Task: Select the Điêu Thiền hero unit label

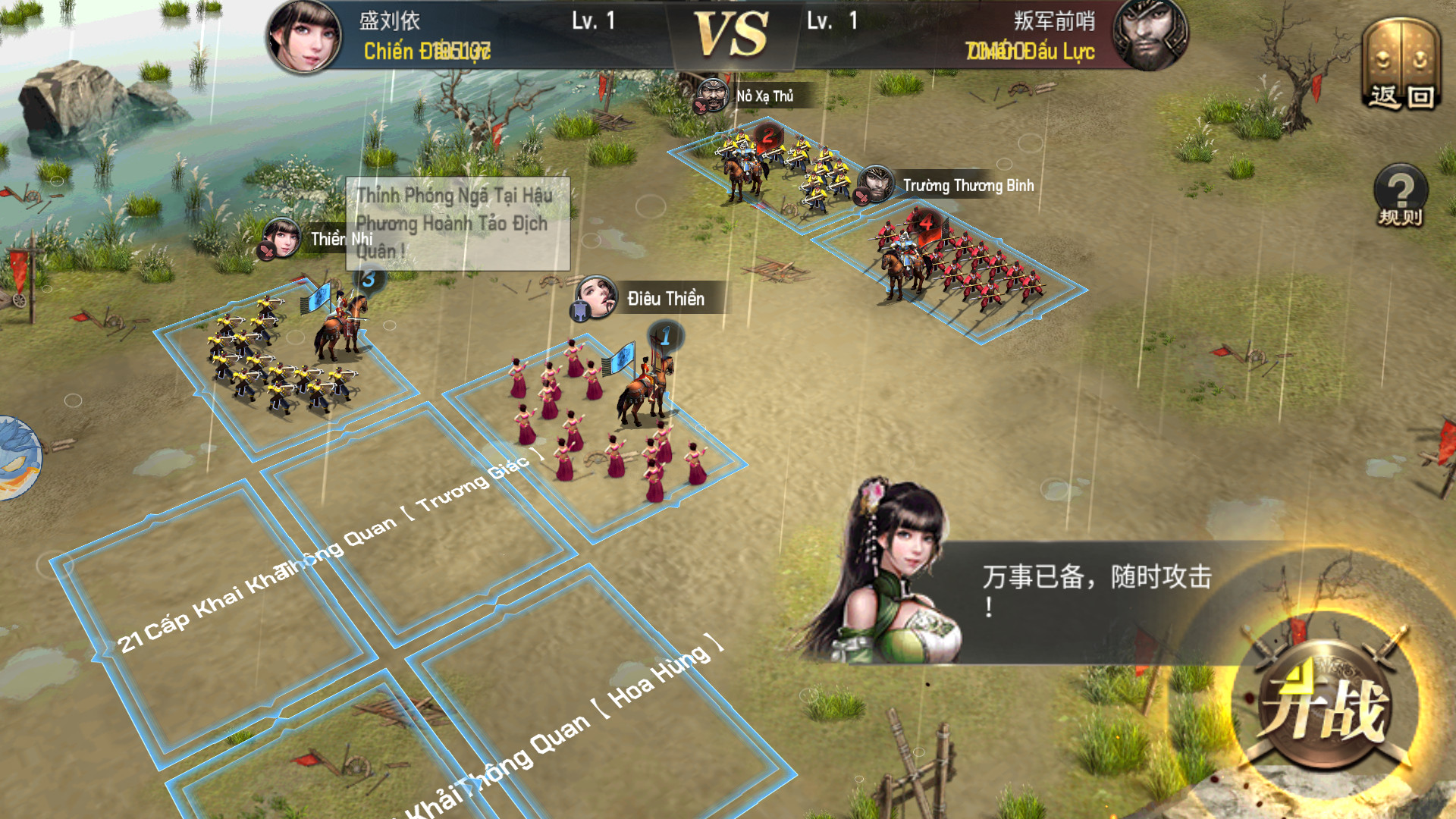Action: (665, 299)
